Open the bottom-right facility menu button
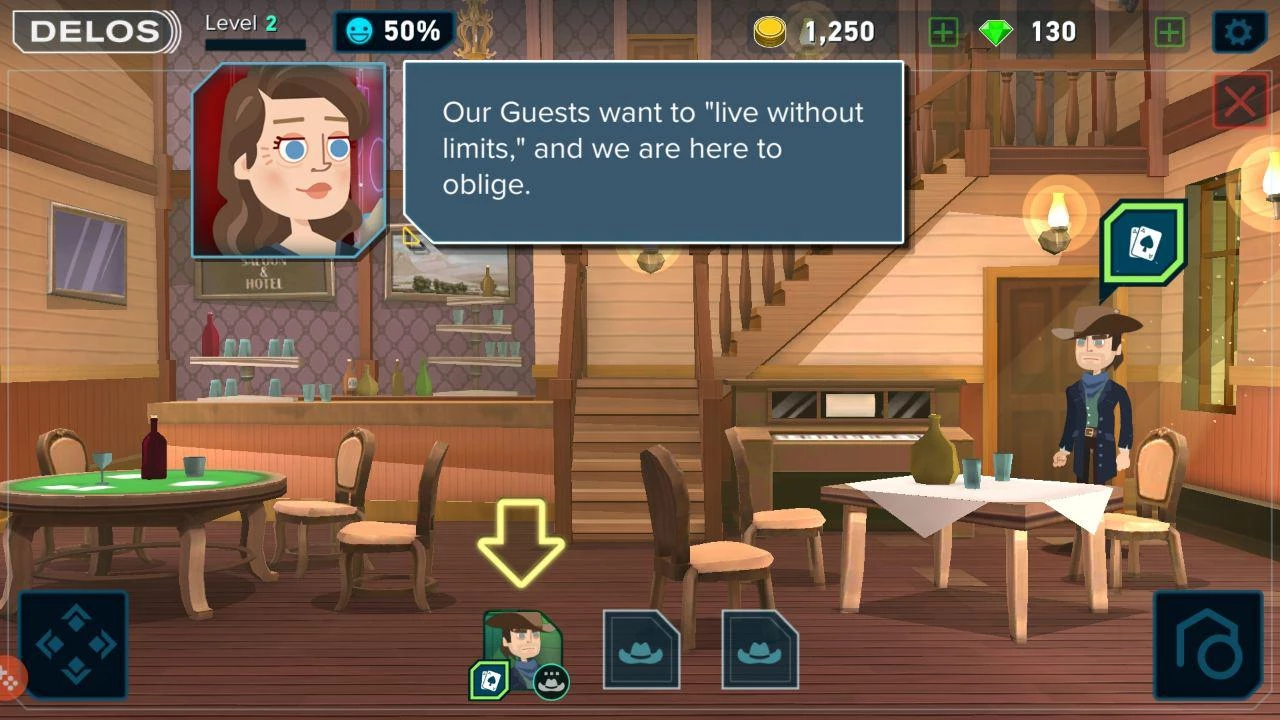This screenshot has width=1280, height=720. click(x=1208, y=645)
